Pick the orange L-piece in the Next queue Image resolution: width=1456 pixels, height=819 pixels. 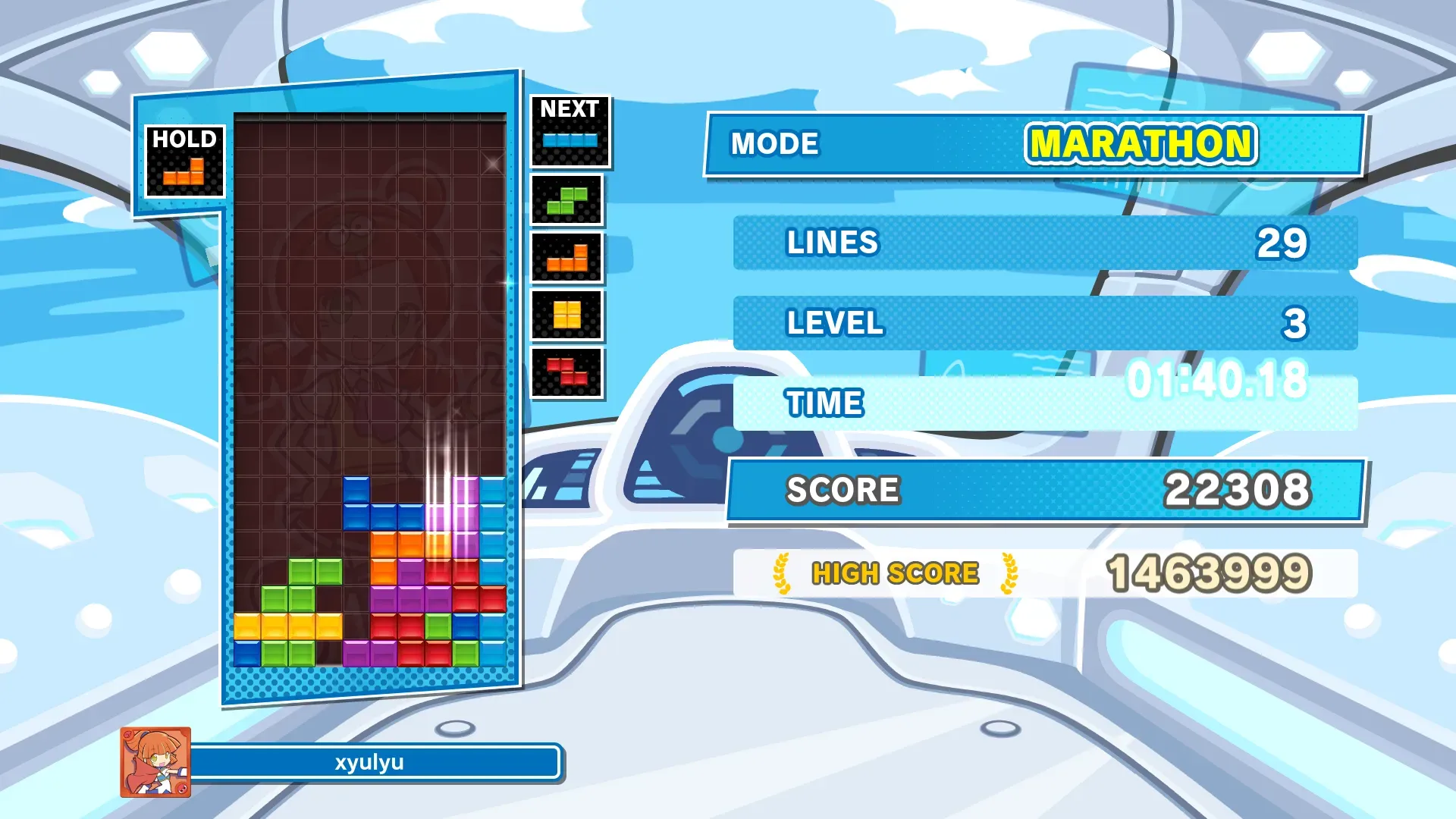(x=566, y=259)
